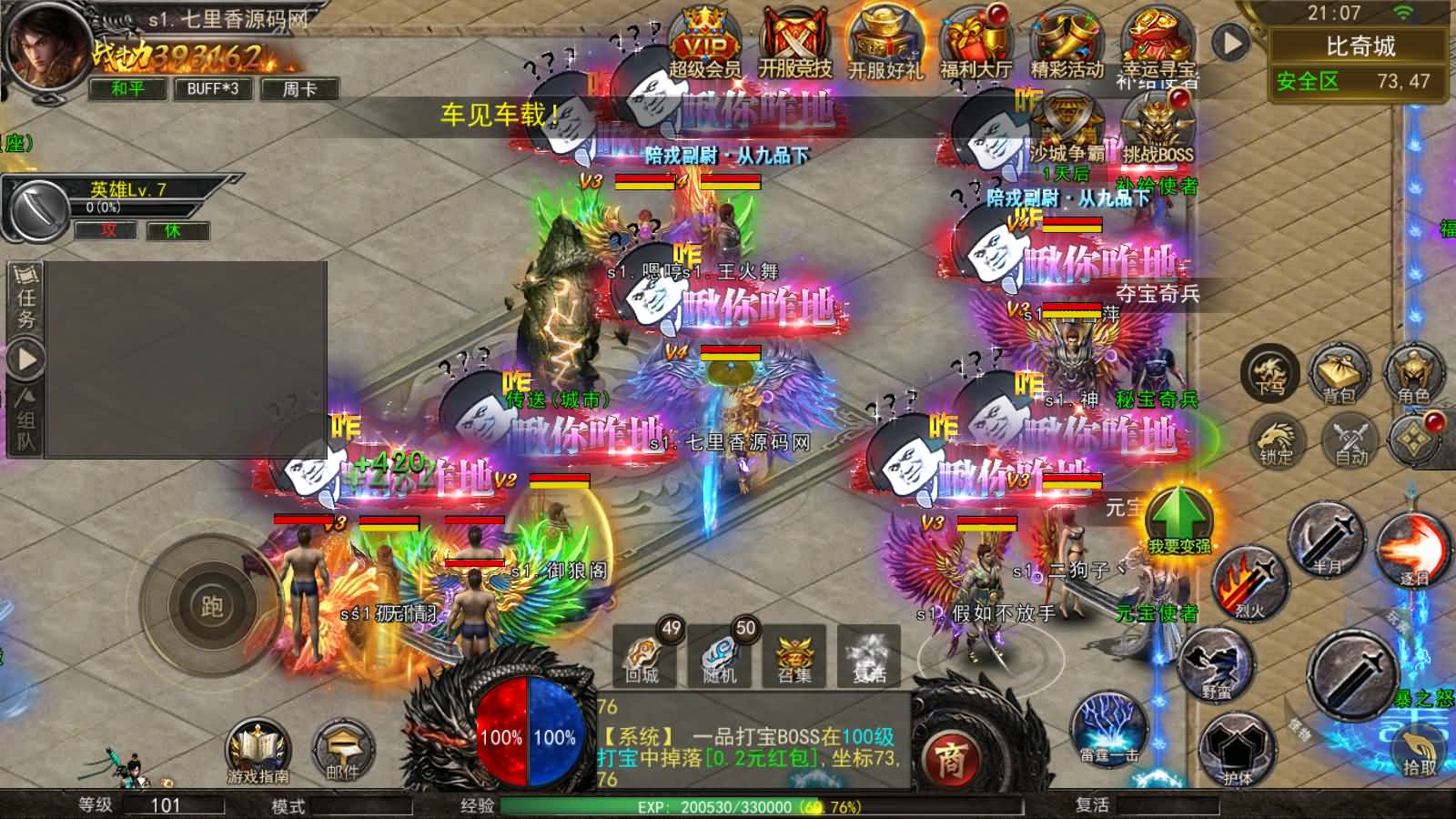Use the 随机 random teleport scroll
This screenshot has height=819, width=1456.
tap(719, 655)
